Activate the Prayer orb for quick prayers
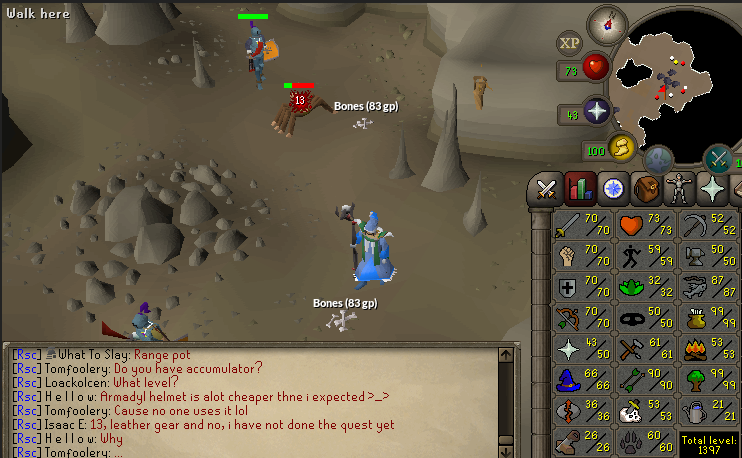This screenshot has height=458, width=742. 597,111
